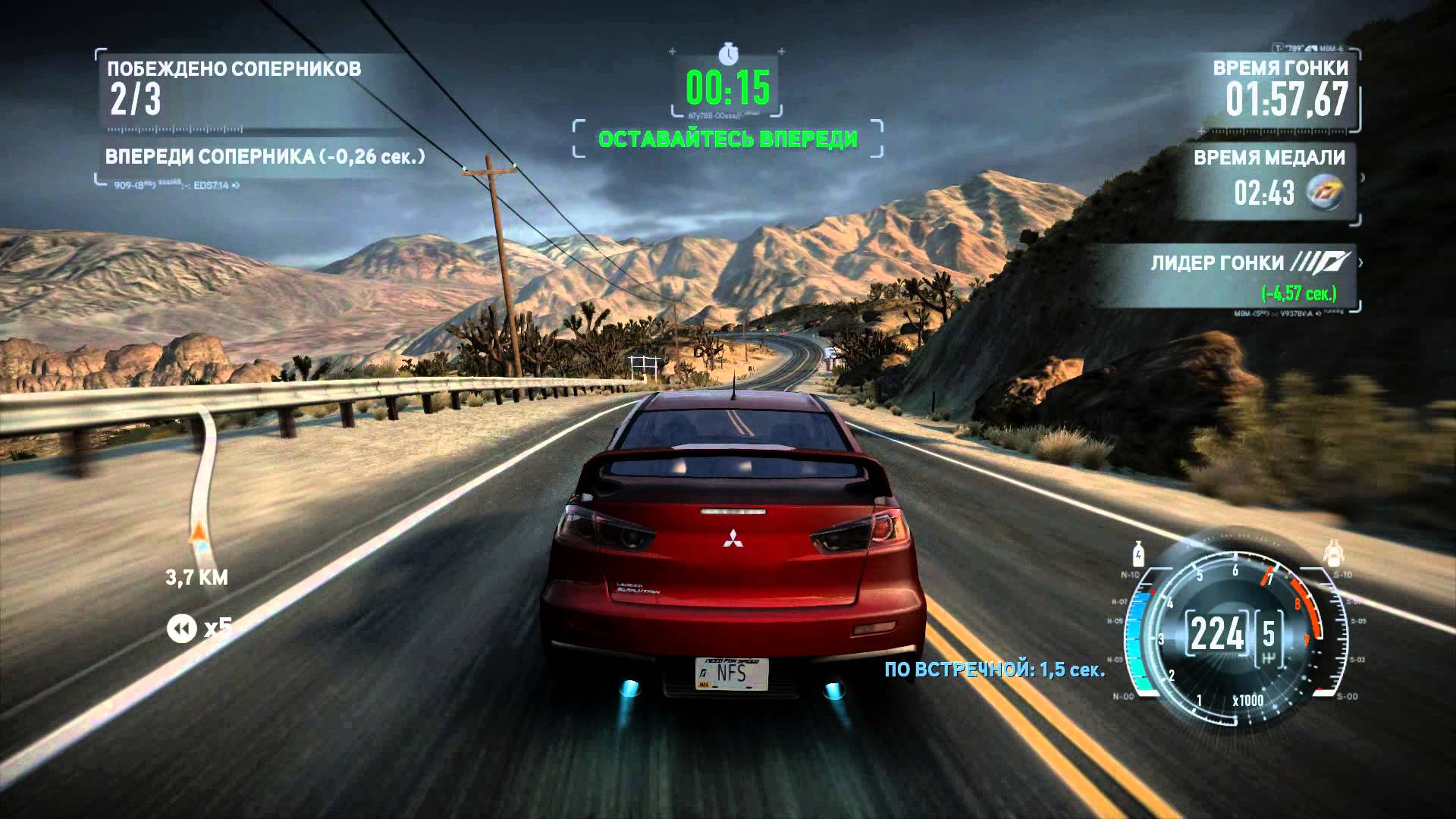Viewport: 1456px width, 819px height.
Task: Click the nitrous bottle icon by the tachometer
Action: pyautogui.click(x=1137, y=554)
